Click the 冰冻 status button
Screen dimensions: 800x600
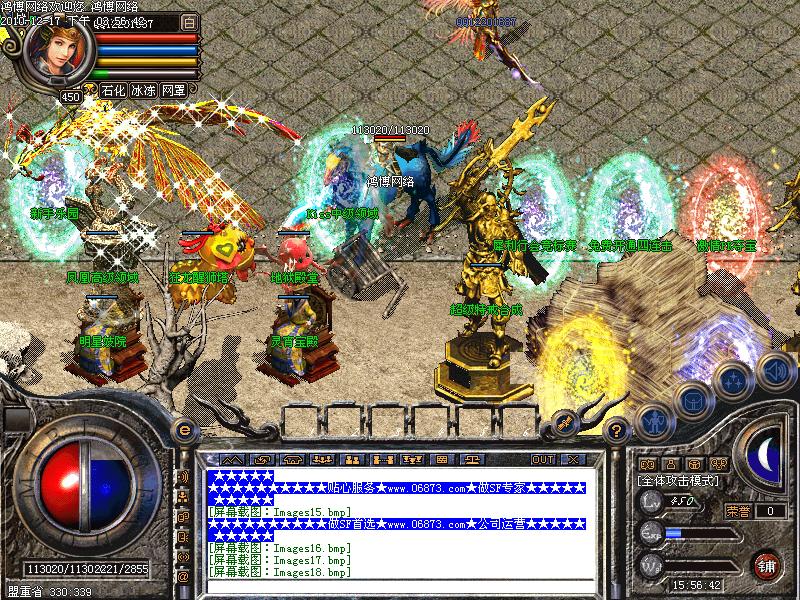tap(143, 90)
